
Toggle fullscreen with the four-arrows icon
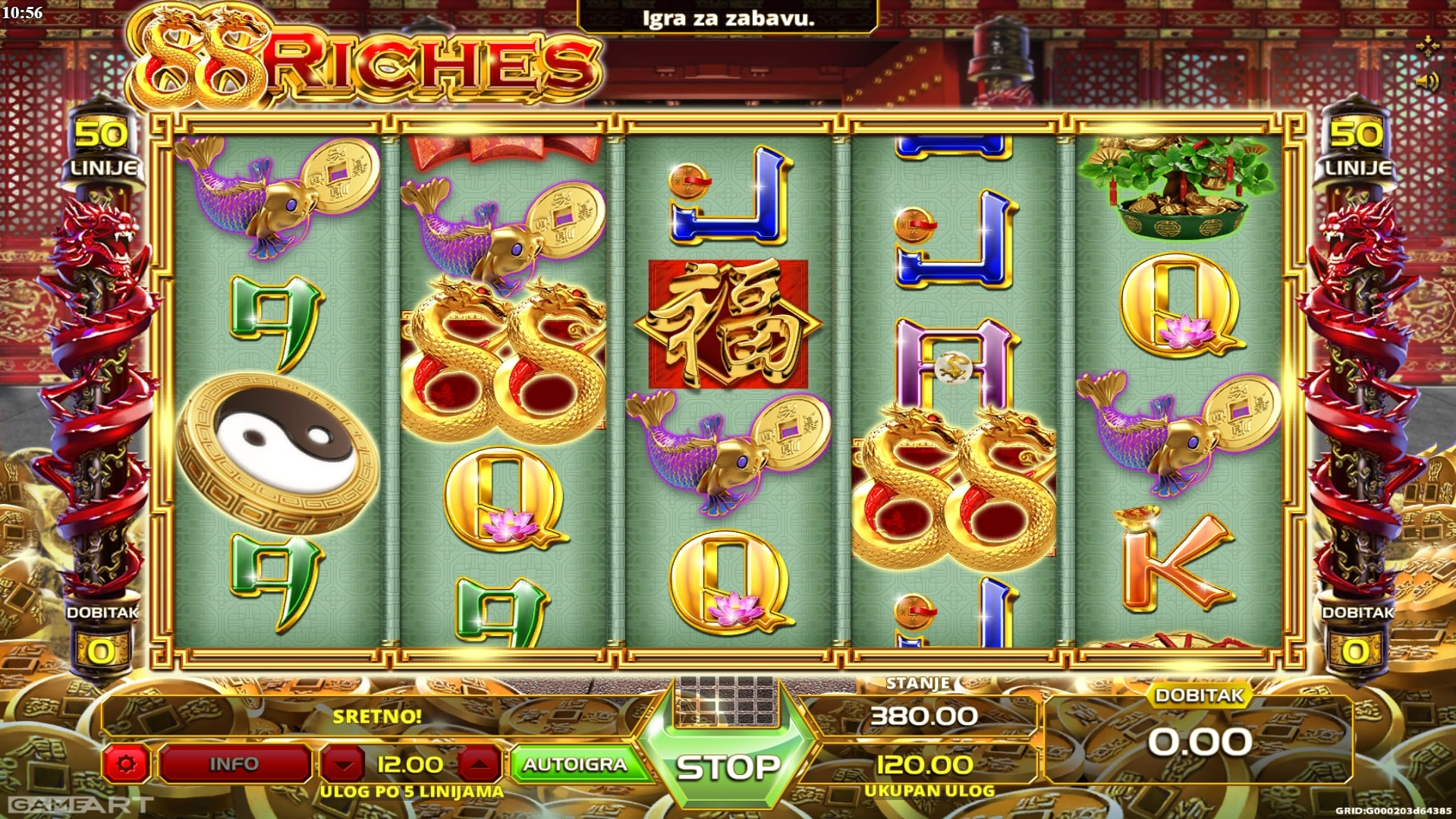(x=1426, y=46)
